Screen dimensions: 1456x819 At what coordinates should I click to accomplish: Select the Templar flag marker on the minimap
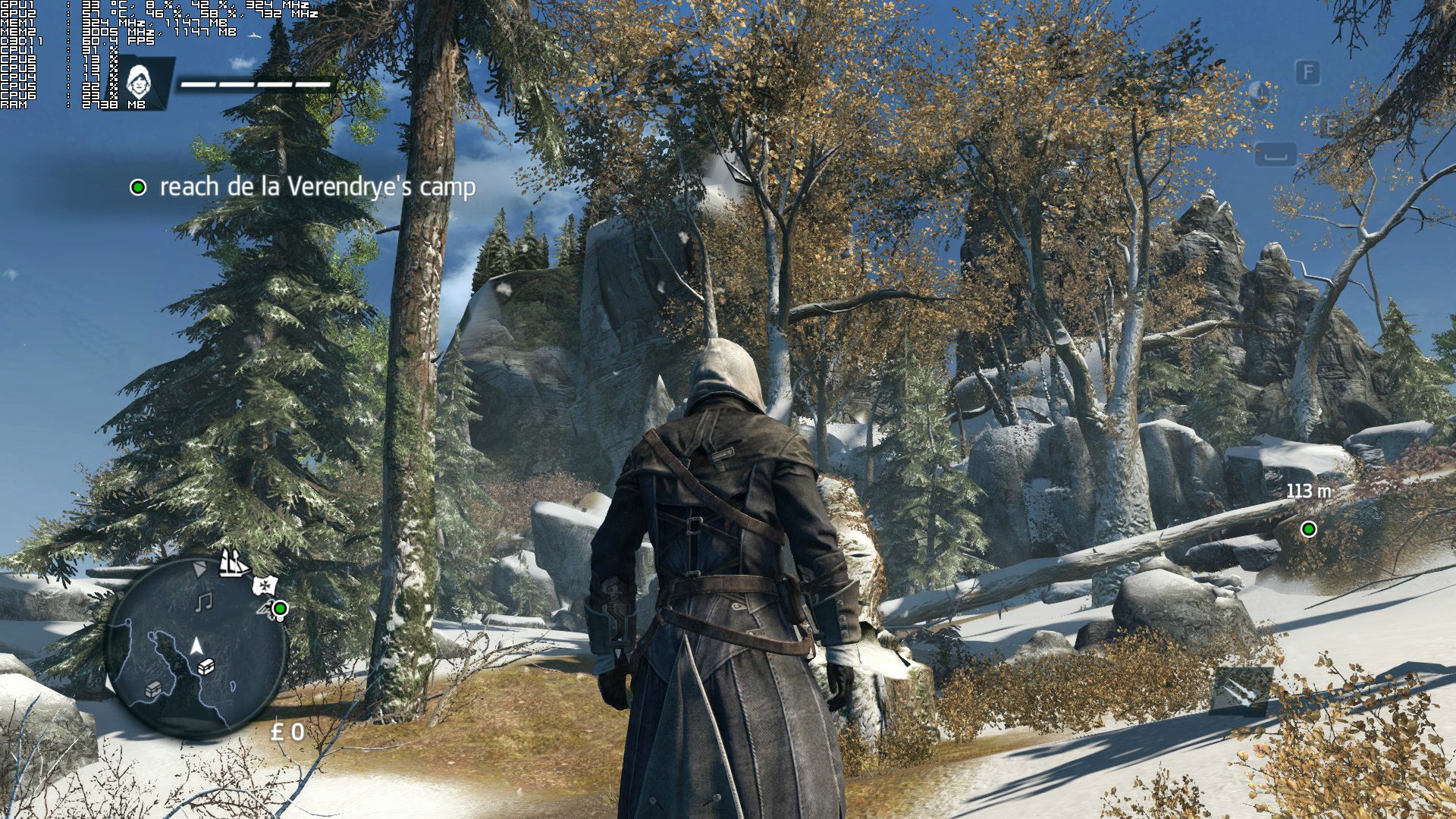[264, 585]
